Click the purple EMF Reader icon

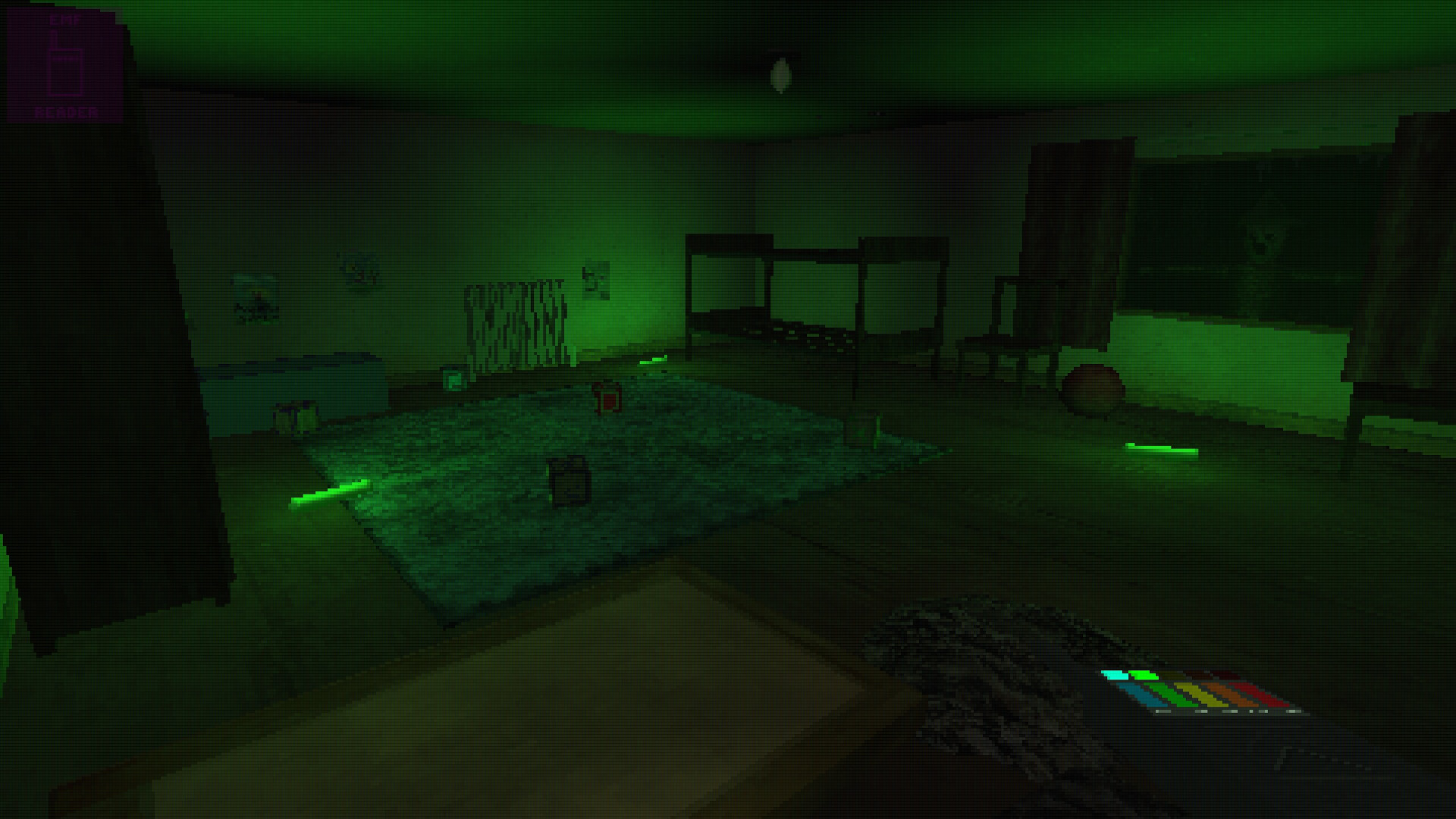tap(64, 64)
